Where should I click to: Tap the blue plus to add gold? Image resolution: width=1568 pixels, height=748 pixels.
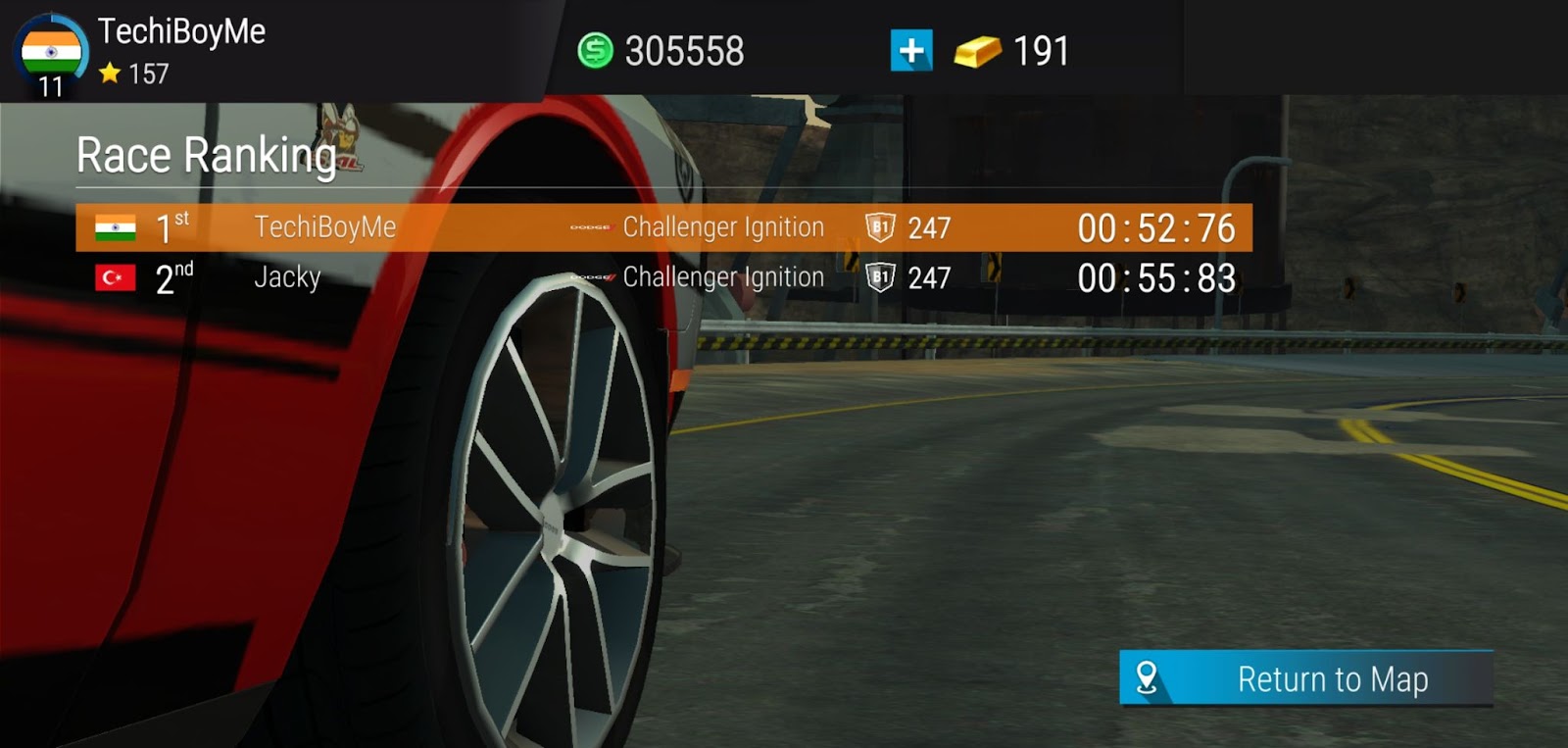coord(911,50)
